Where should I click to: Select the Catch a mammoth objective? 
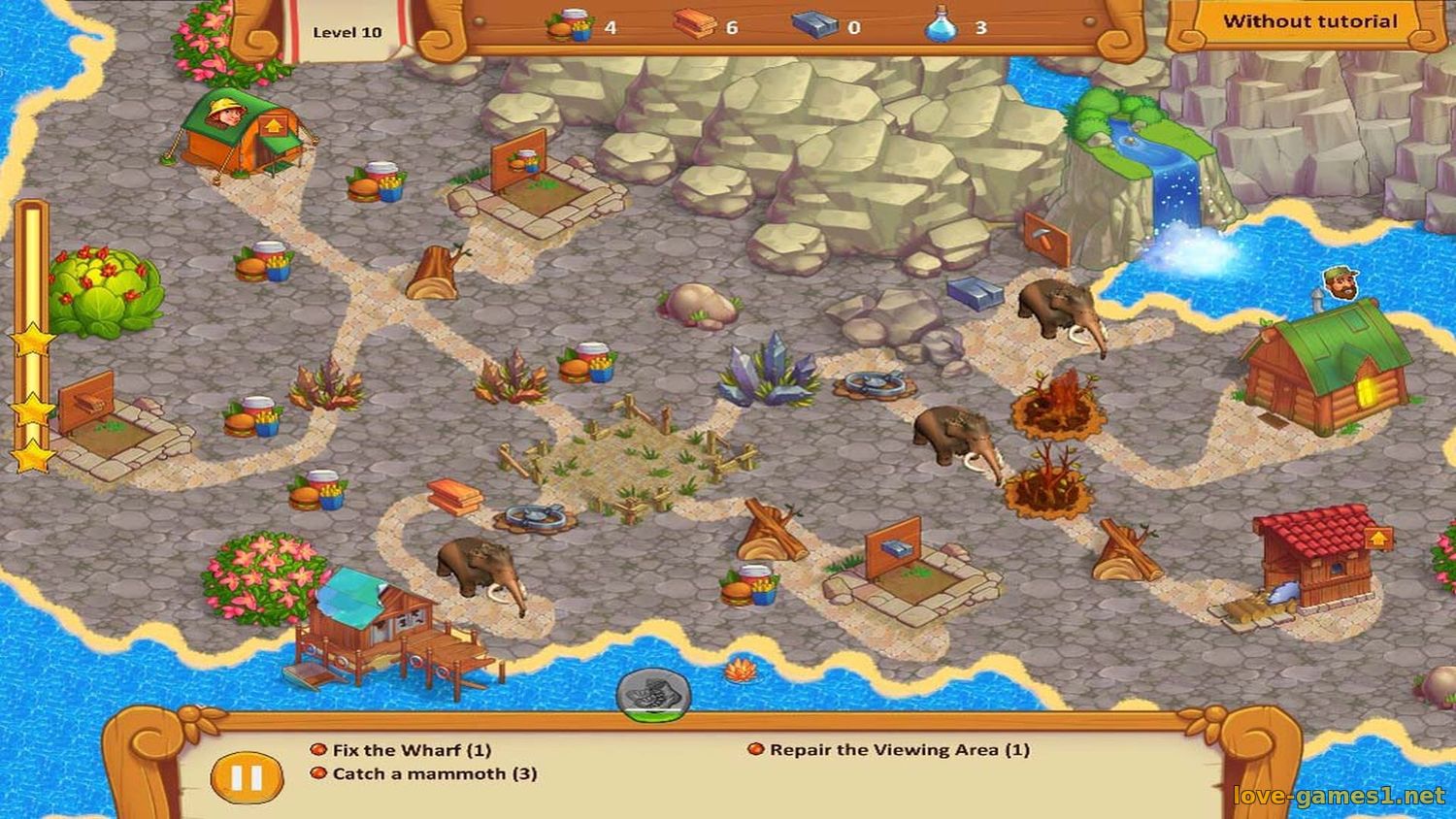tap(434, 774)
